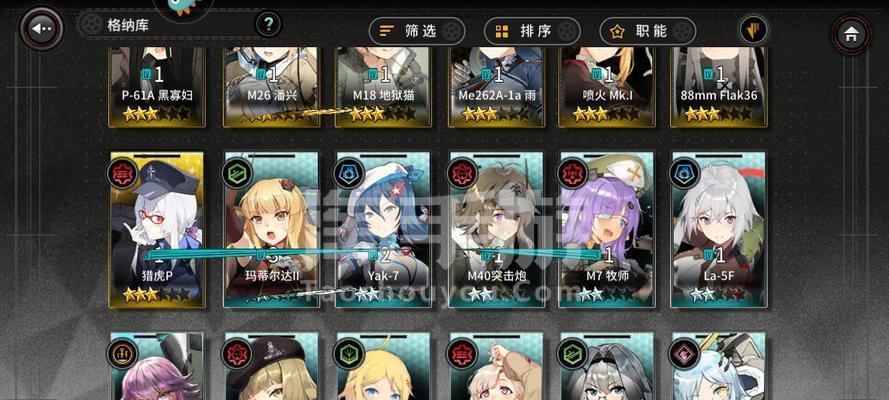
Task: Go back using the arrow button
Action: tap(41, 30)
